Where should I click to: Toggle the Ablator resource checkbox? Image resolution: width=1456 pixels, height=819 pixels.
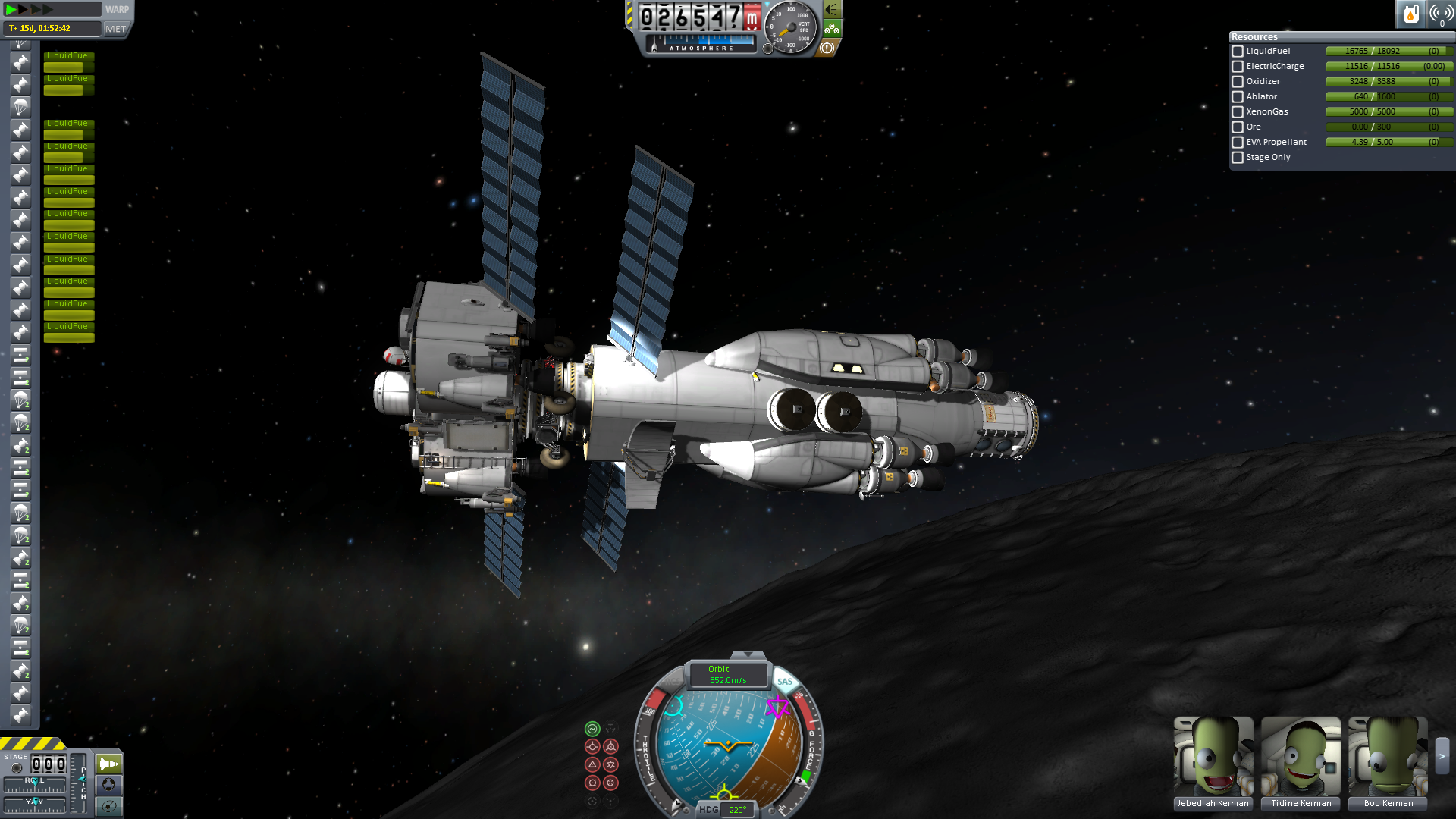[1238, 97]
